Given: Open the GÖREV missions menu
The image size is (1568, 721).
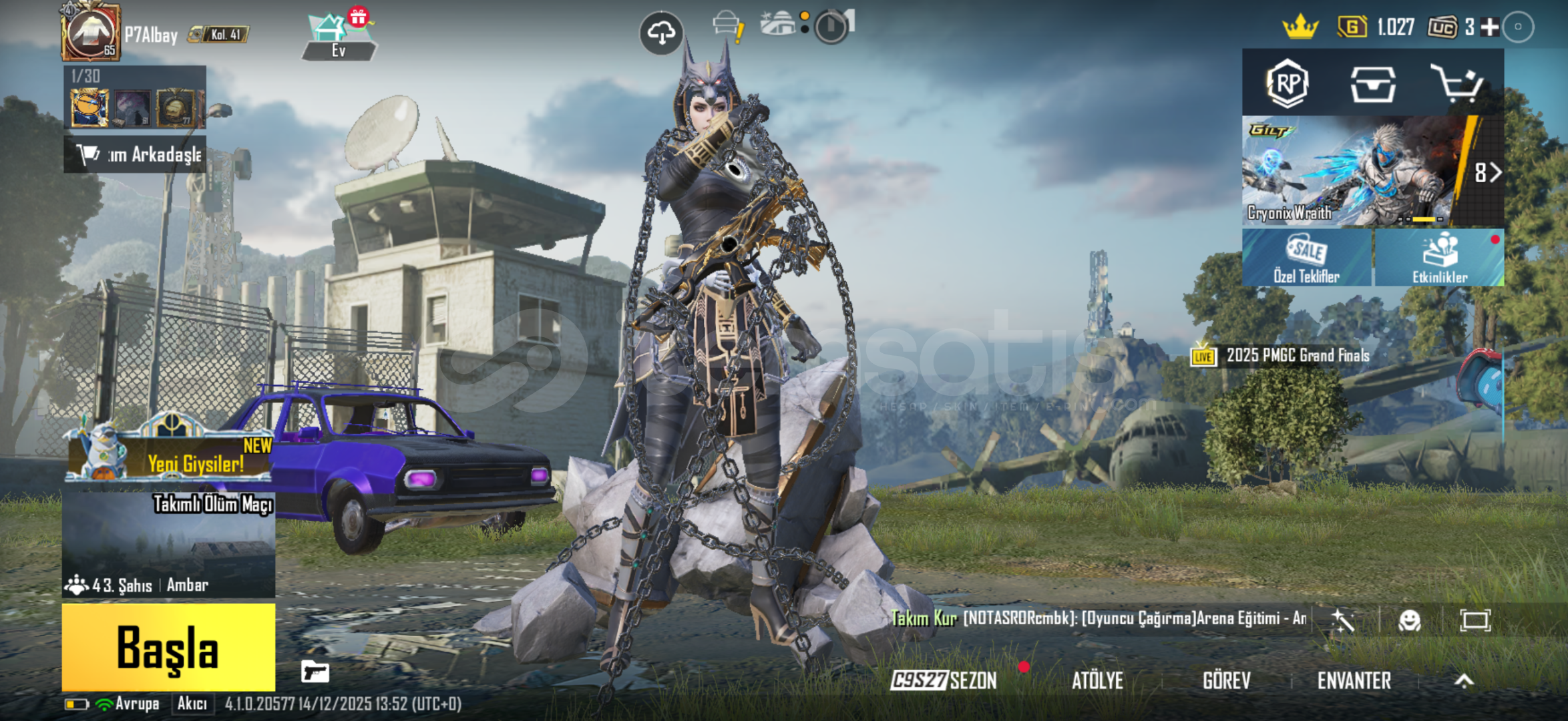Looking at the screenshot, I should tap(1226, 680).
